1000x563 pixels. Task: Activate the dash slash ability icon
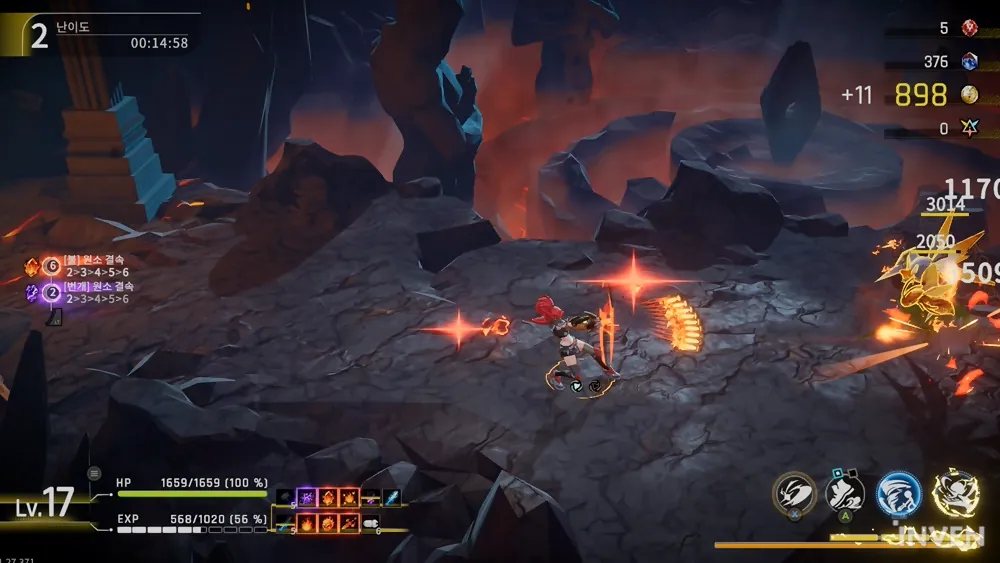(795, 494)
